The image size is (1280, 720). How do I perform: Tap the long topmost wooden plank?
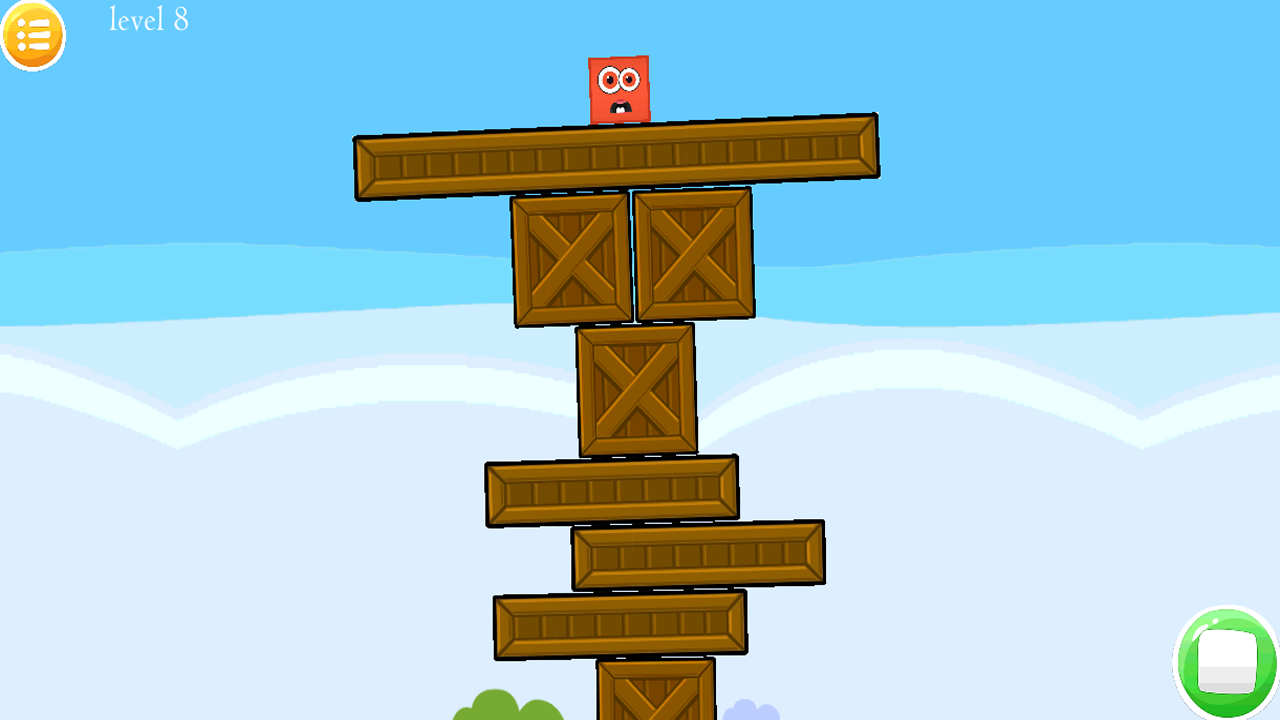point(615,156)
